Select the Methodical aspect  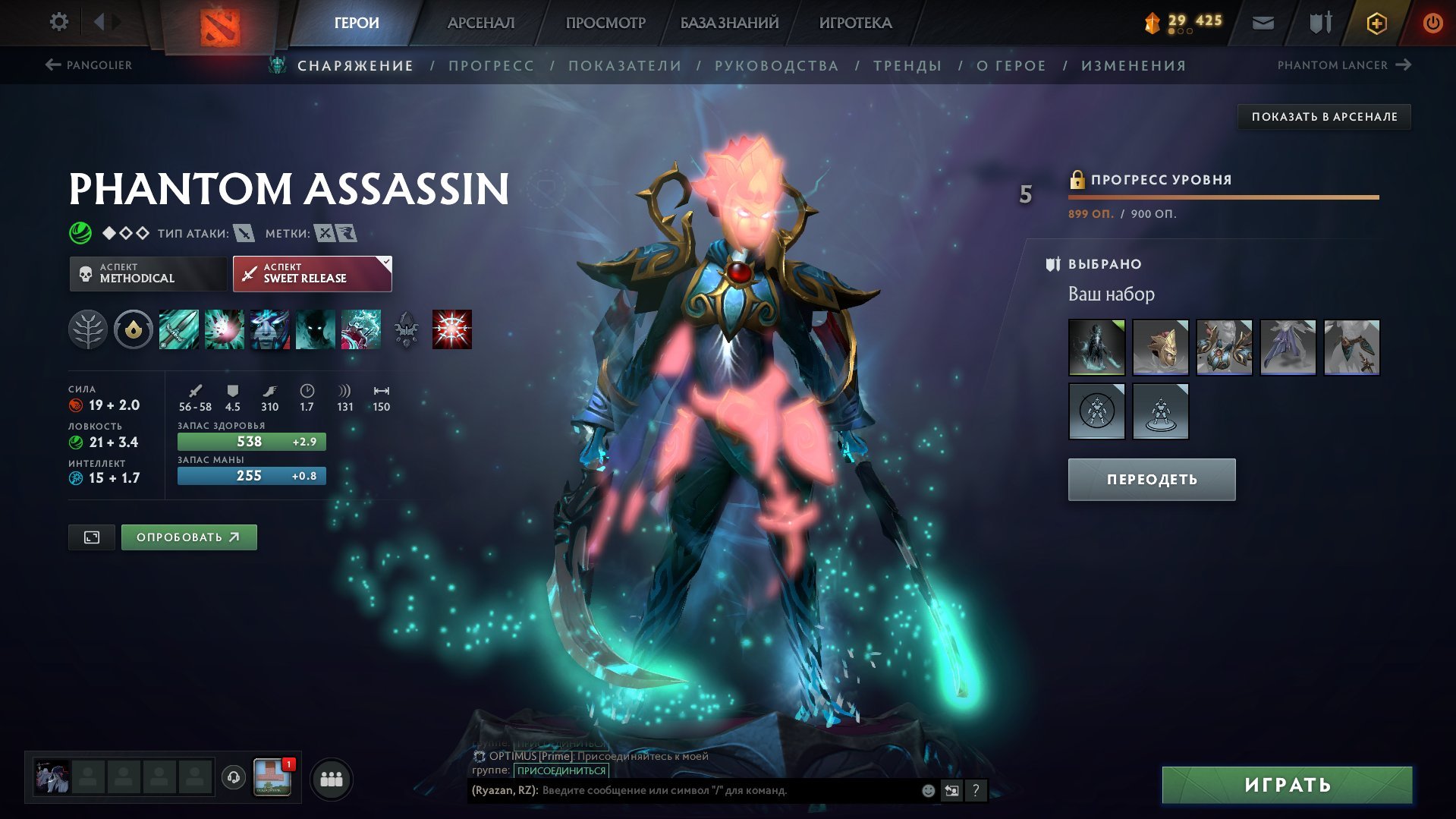148,273
